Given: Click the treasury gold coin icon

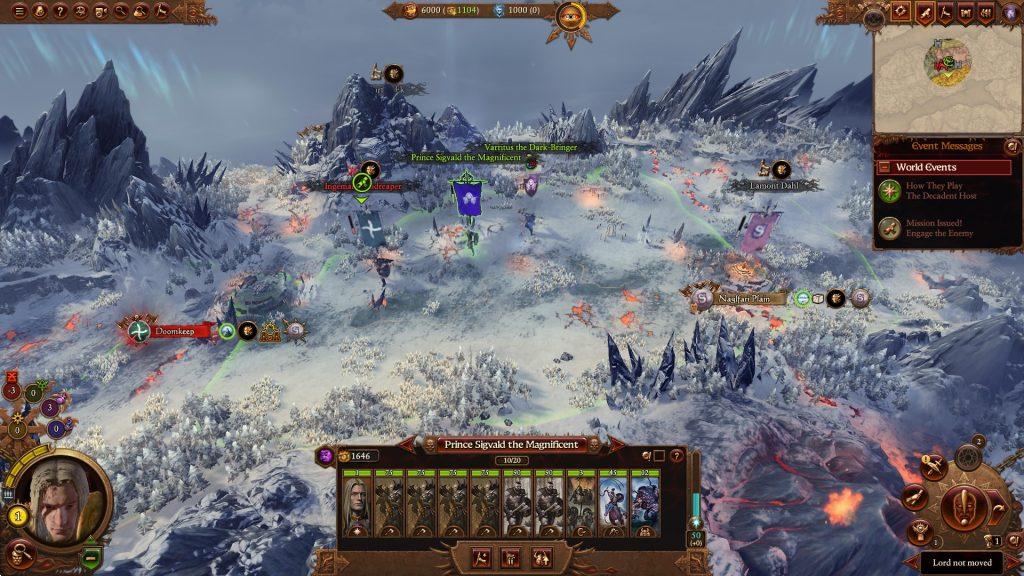Looking at the screenshot, I should 409,11.
